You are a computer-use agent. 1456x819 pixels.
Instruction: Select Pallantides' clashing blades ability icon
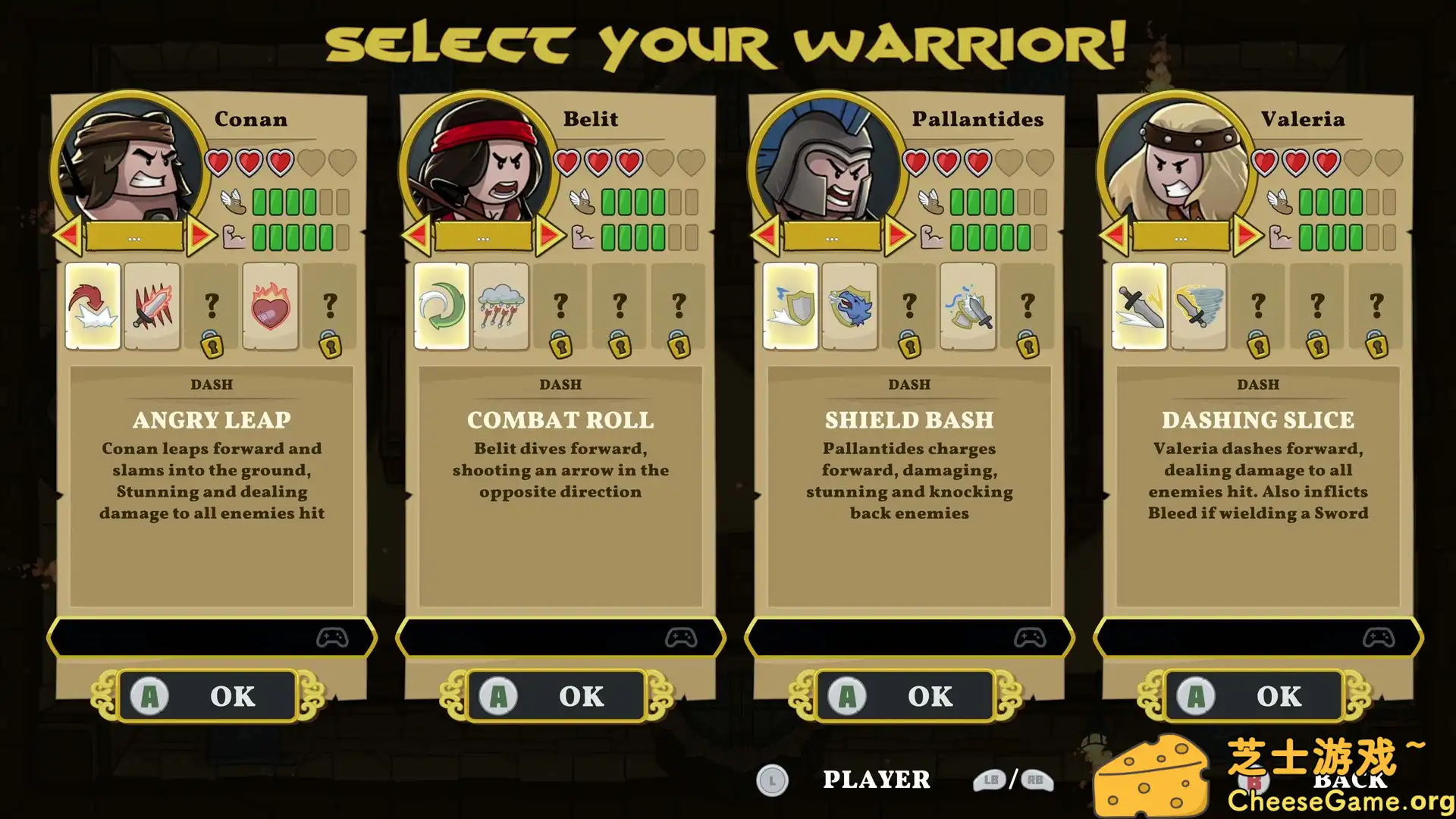pos(968,306)
